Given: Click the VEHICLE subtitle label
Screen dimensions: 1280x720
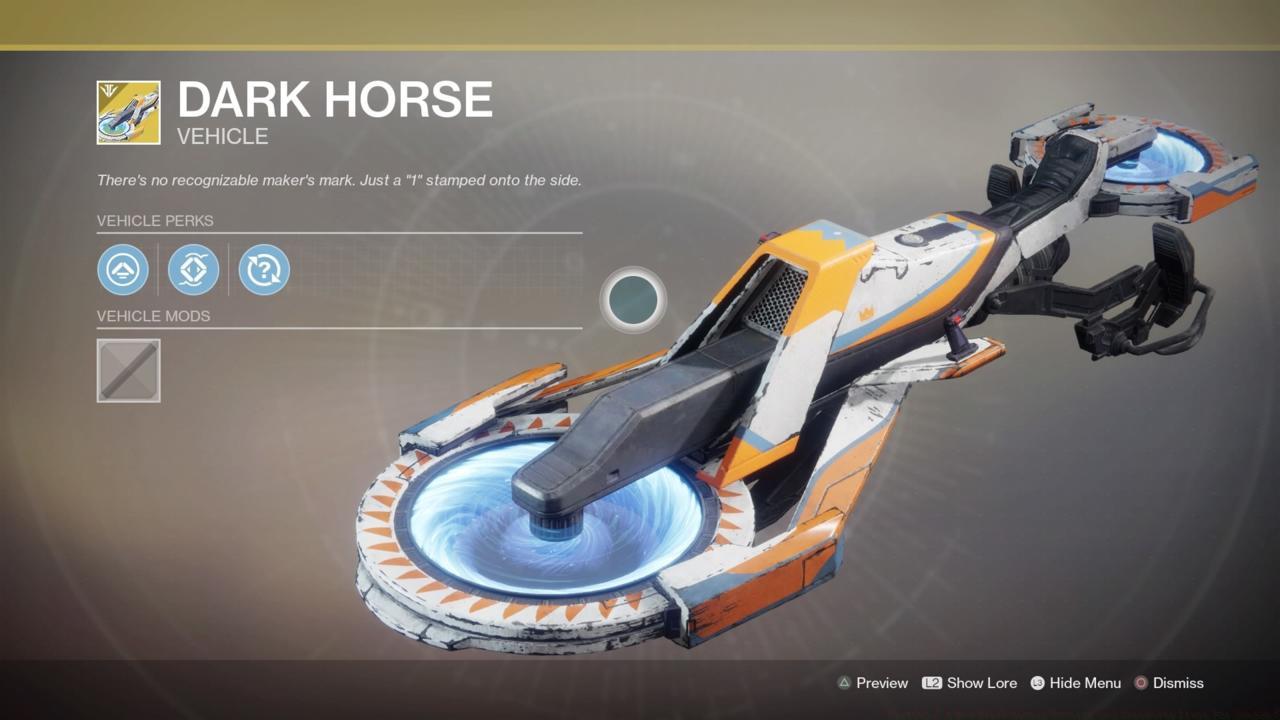Looking at the screenshot, I should pos(221,137).
